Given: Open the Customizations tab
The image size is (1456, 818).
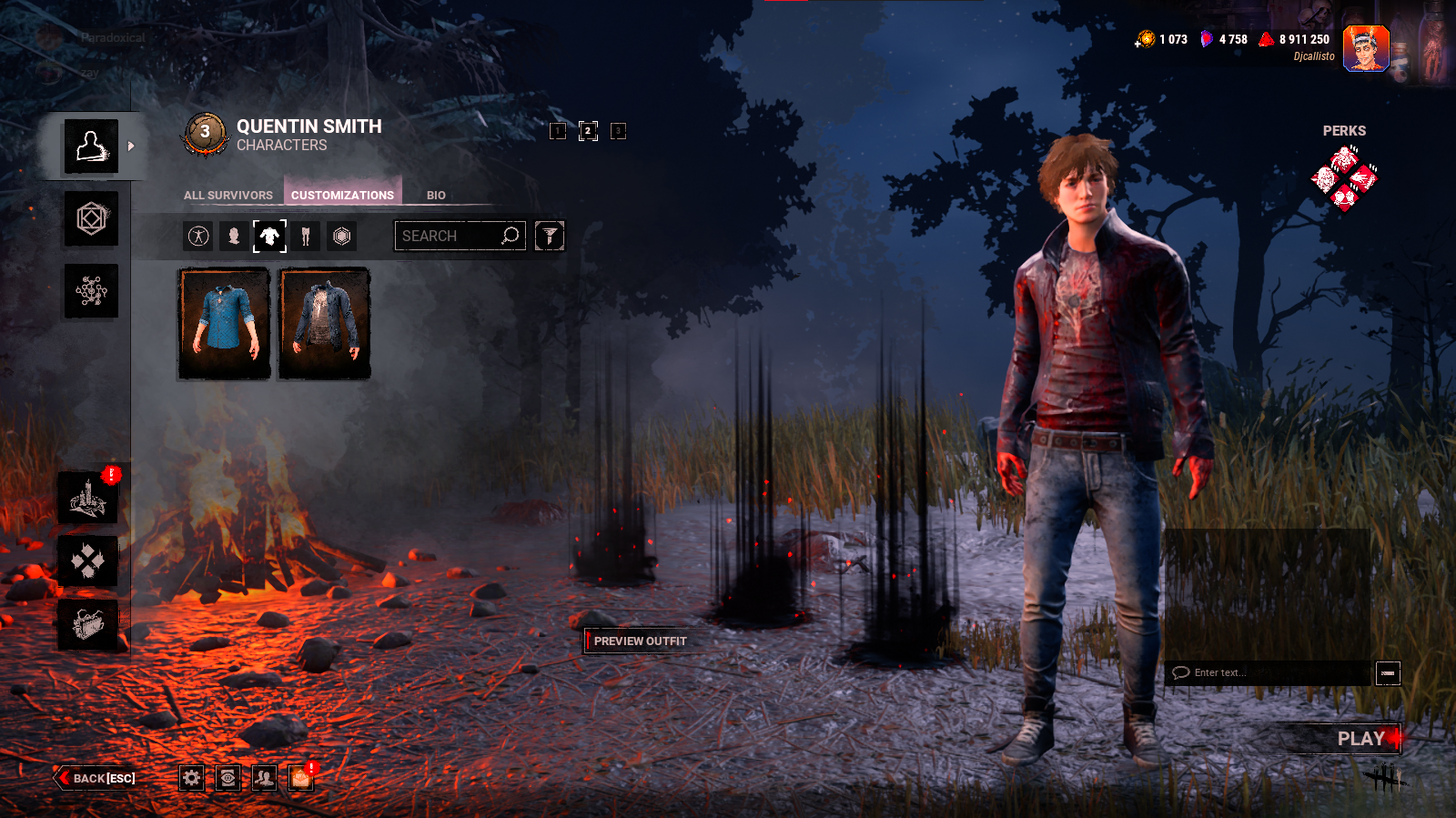Looking at the screenshot, I should click(342, 195).
